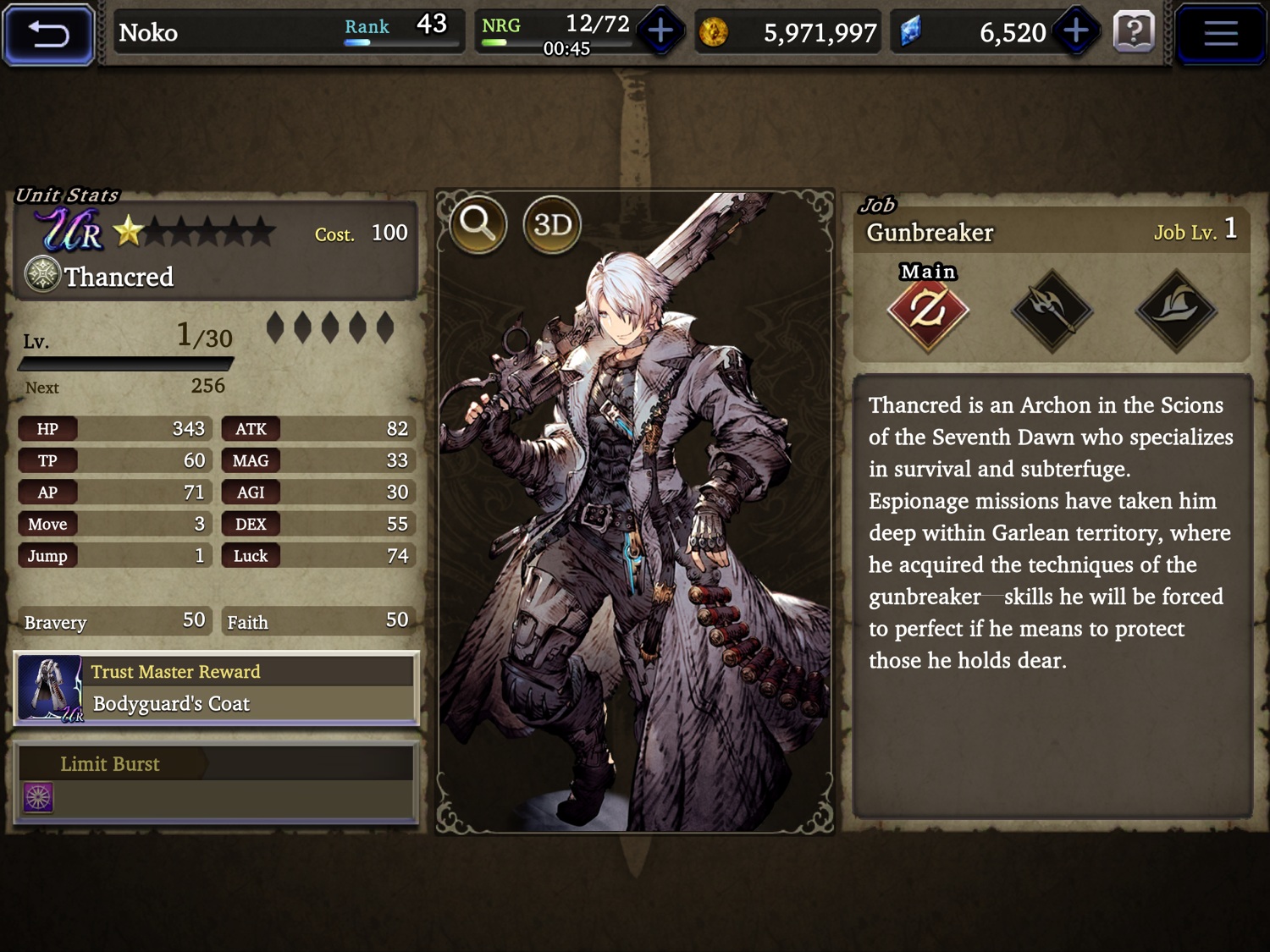Open the question mark help book

tap(1134, 32)
